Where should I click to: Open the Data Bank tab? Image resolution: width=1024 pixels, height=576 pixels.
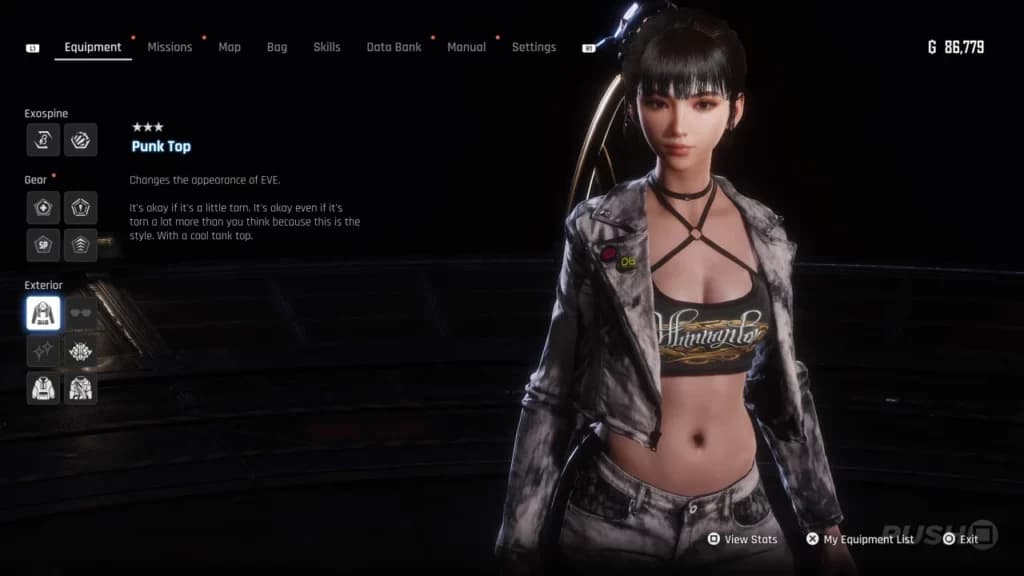[394, 47]
